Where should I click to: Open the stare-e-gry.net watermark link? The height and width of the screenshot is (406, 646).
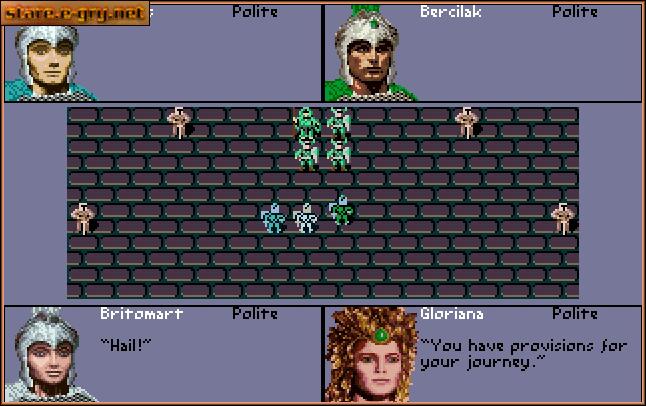(76, 13)
